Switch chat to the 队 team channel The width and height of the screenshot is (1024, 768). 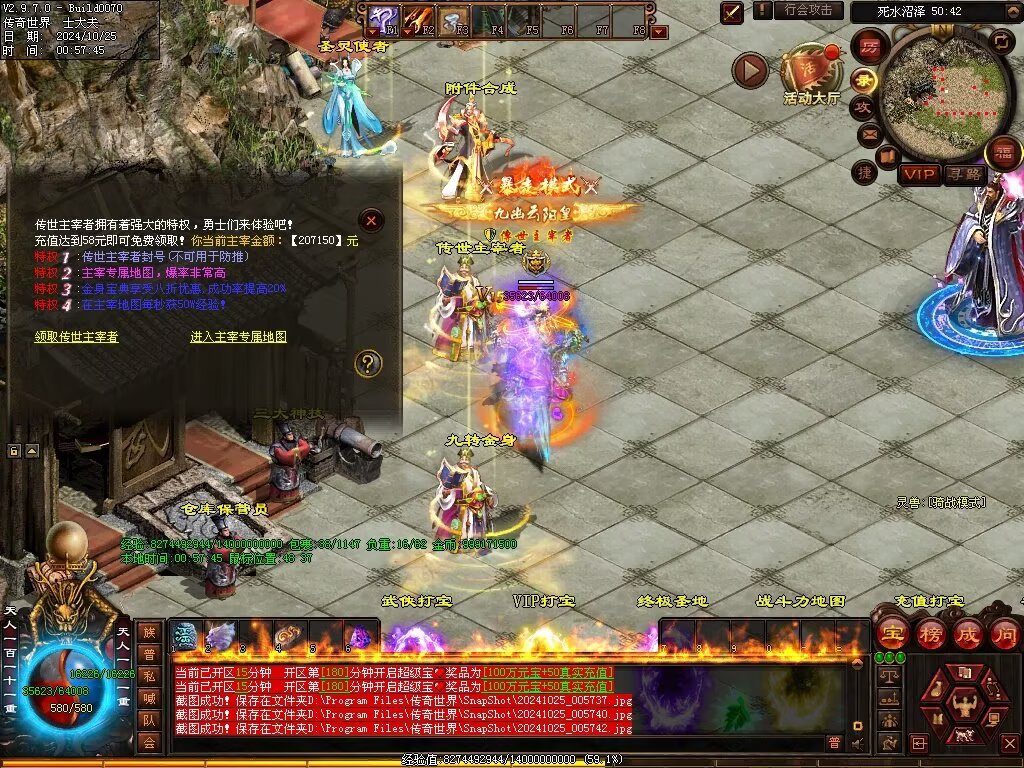click(149, 719)
